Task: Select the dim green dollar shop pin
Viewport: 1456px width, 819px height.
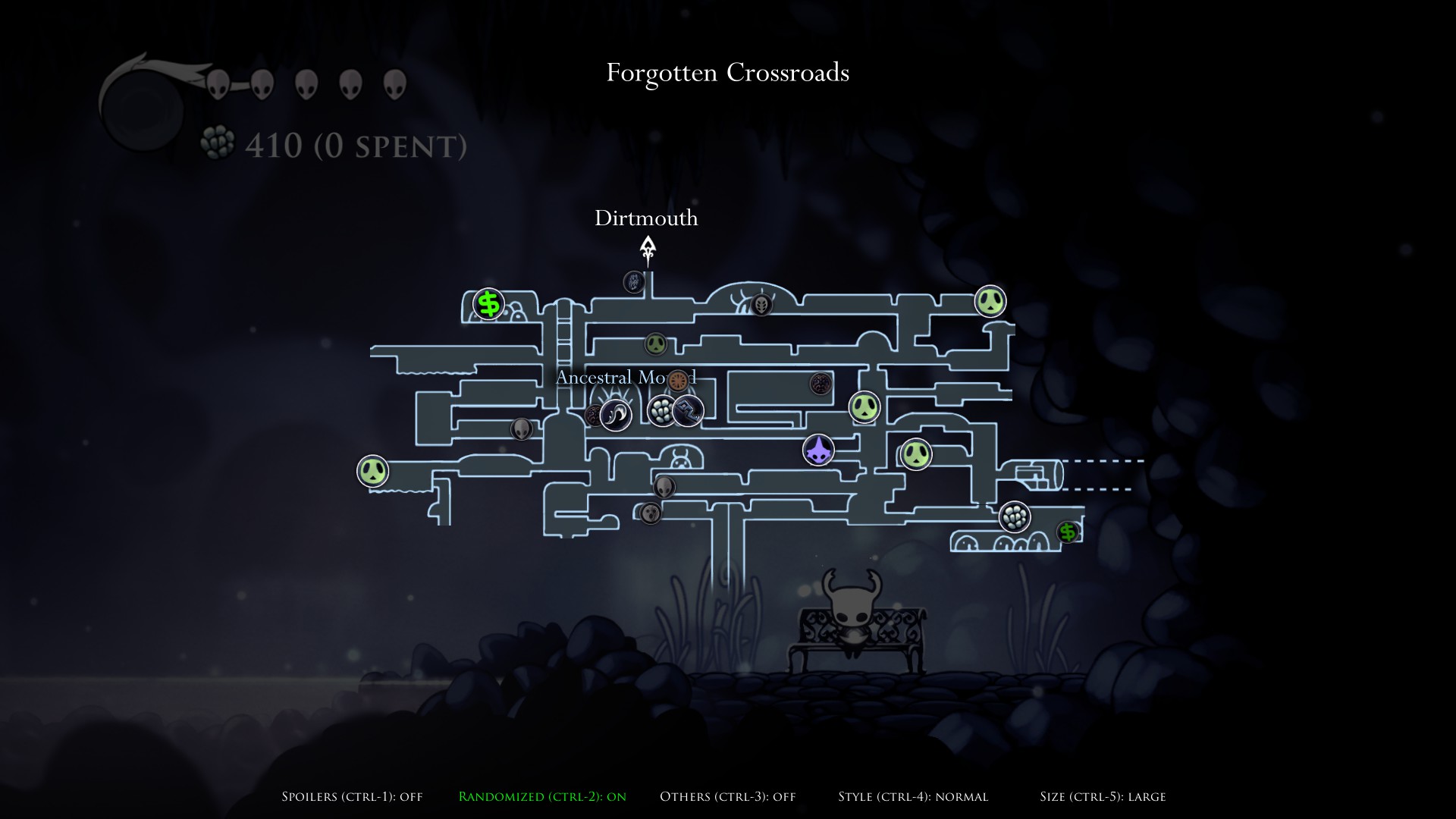Action: 1068,532
